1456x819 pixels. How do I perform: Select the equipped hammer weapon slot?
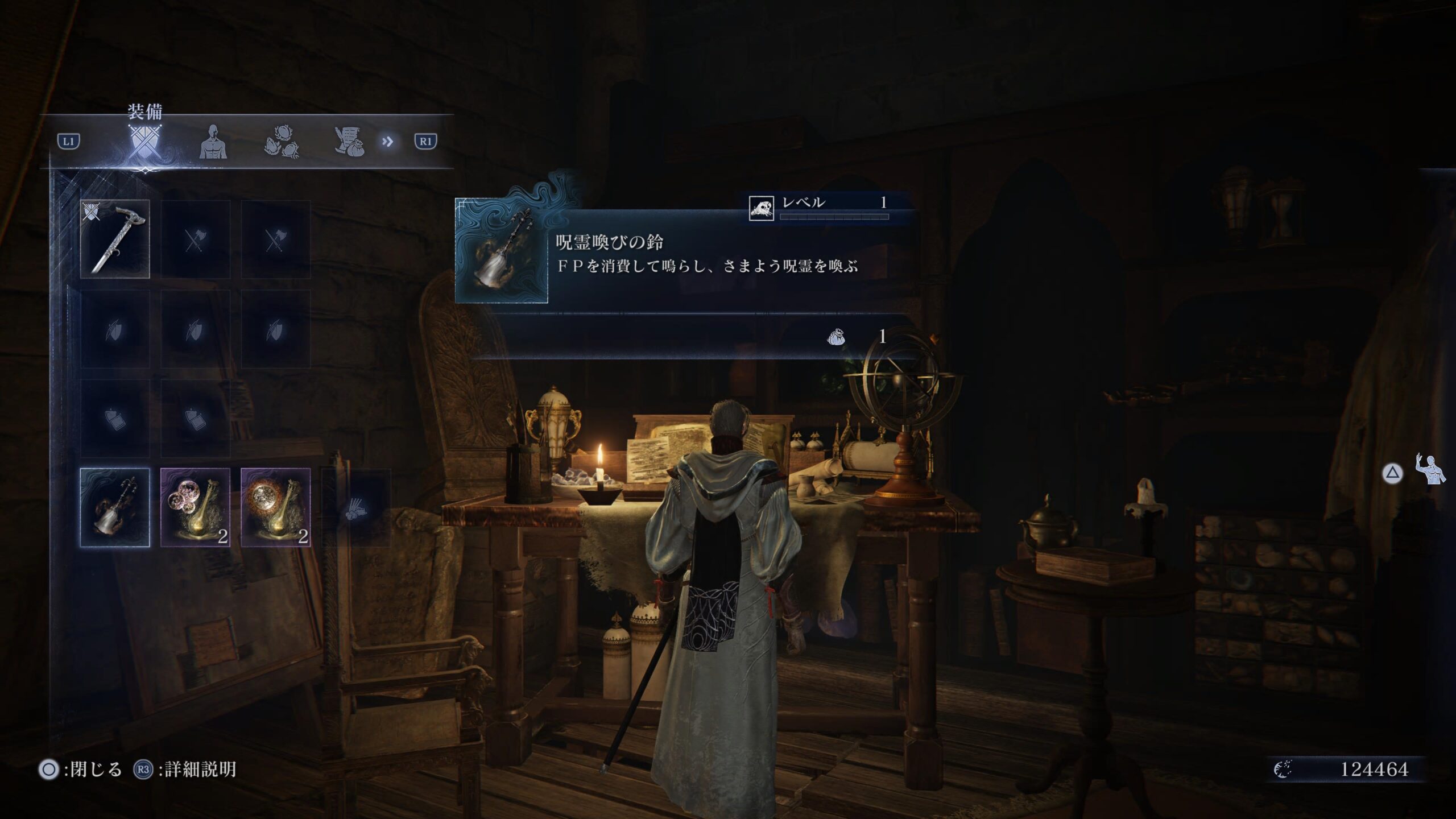(x=115, y=239)
